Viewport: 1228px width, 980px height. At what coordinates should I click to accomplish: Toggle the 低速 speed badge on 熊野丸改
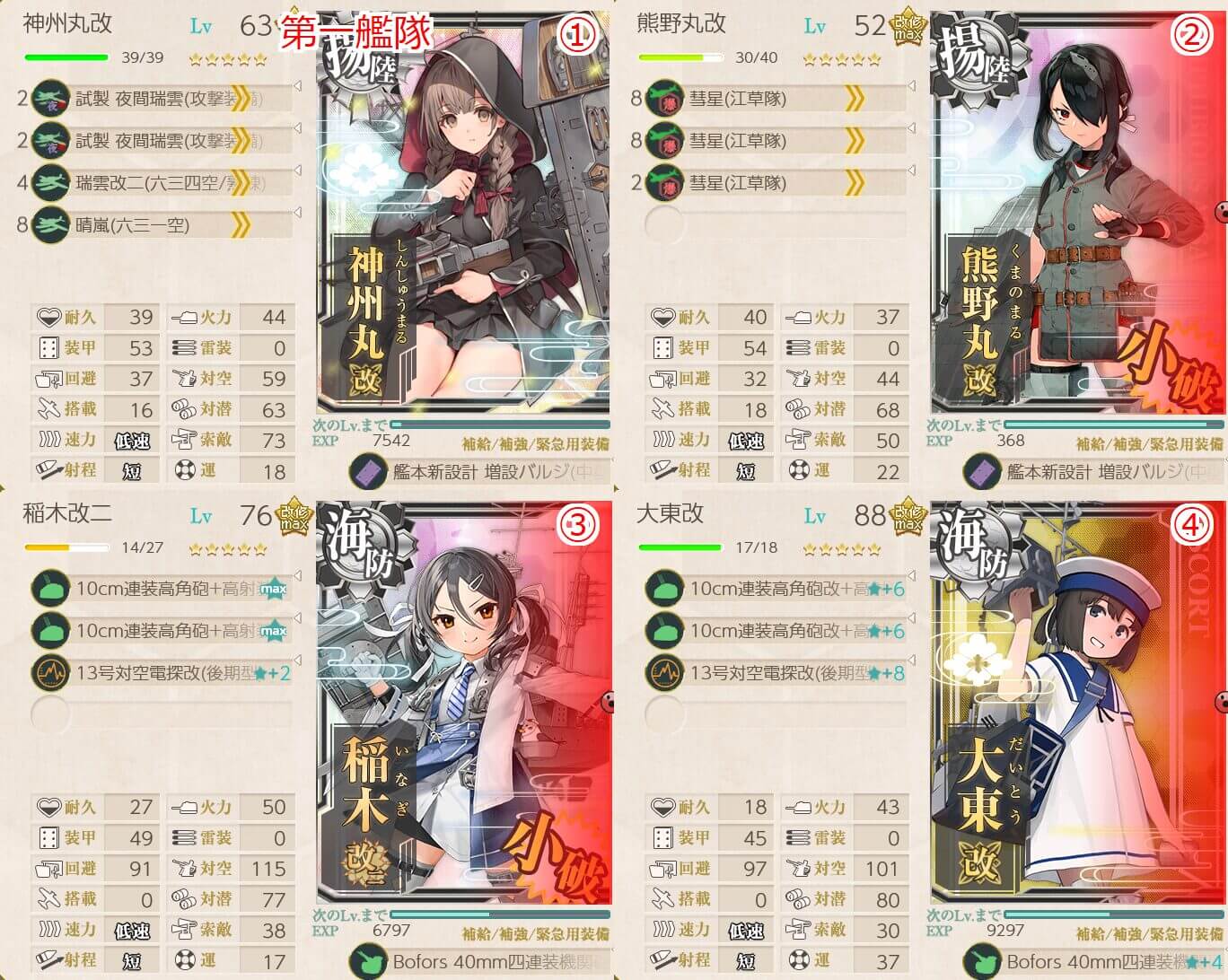pyautogui.click(x=745, y=440)
